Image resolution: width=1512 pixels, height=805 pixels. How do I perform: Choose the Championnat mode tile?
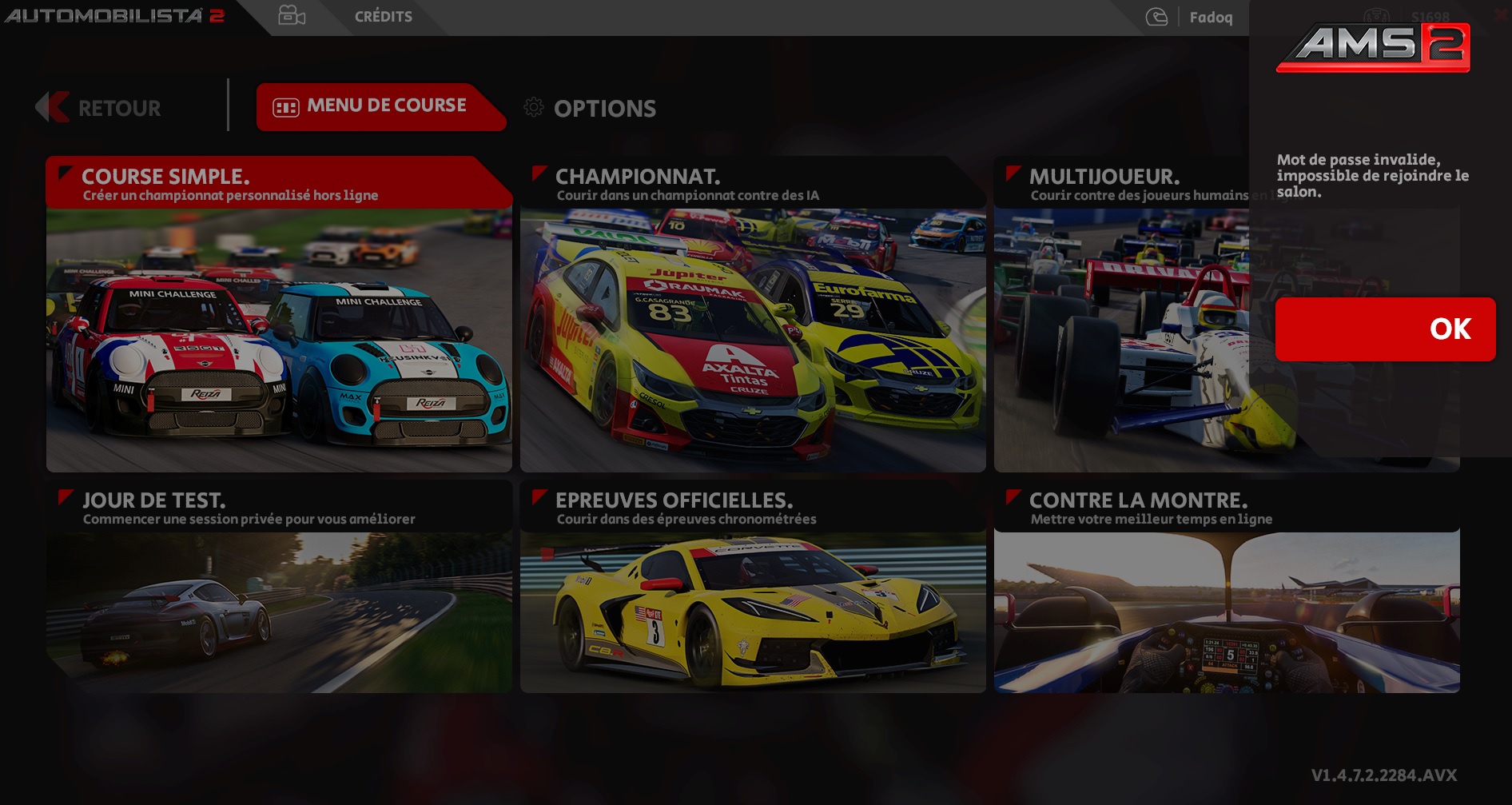click(x=752, y=313)
